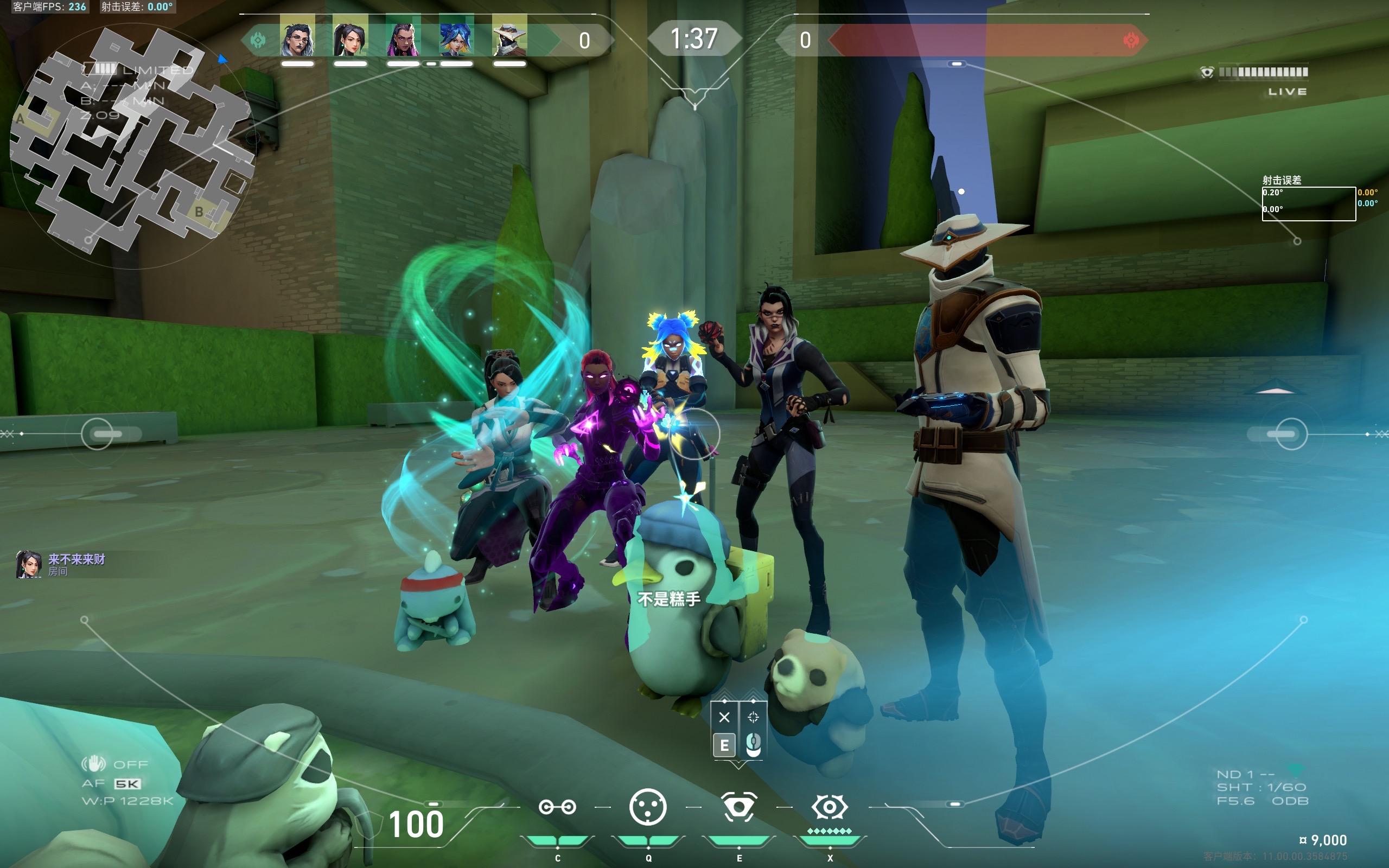Screen dimensions: 1389x868
Task: Click the 来不来来财 player chat entry
Action: pos(61,564)
